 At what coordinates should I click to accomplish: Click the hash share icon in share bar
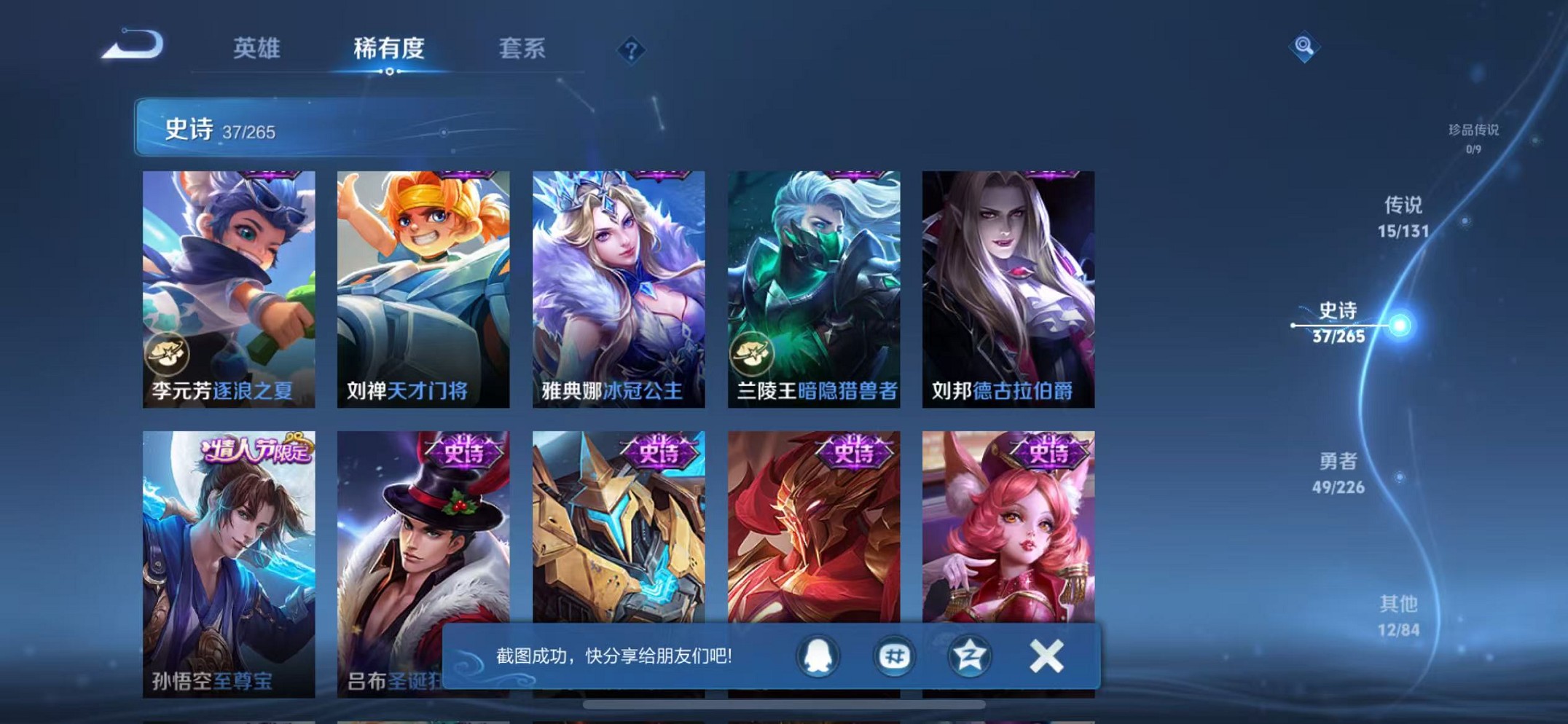pos(893,655)
